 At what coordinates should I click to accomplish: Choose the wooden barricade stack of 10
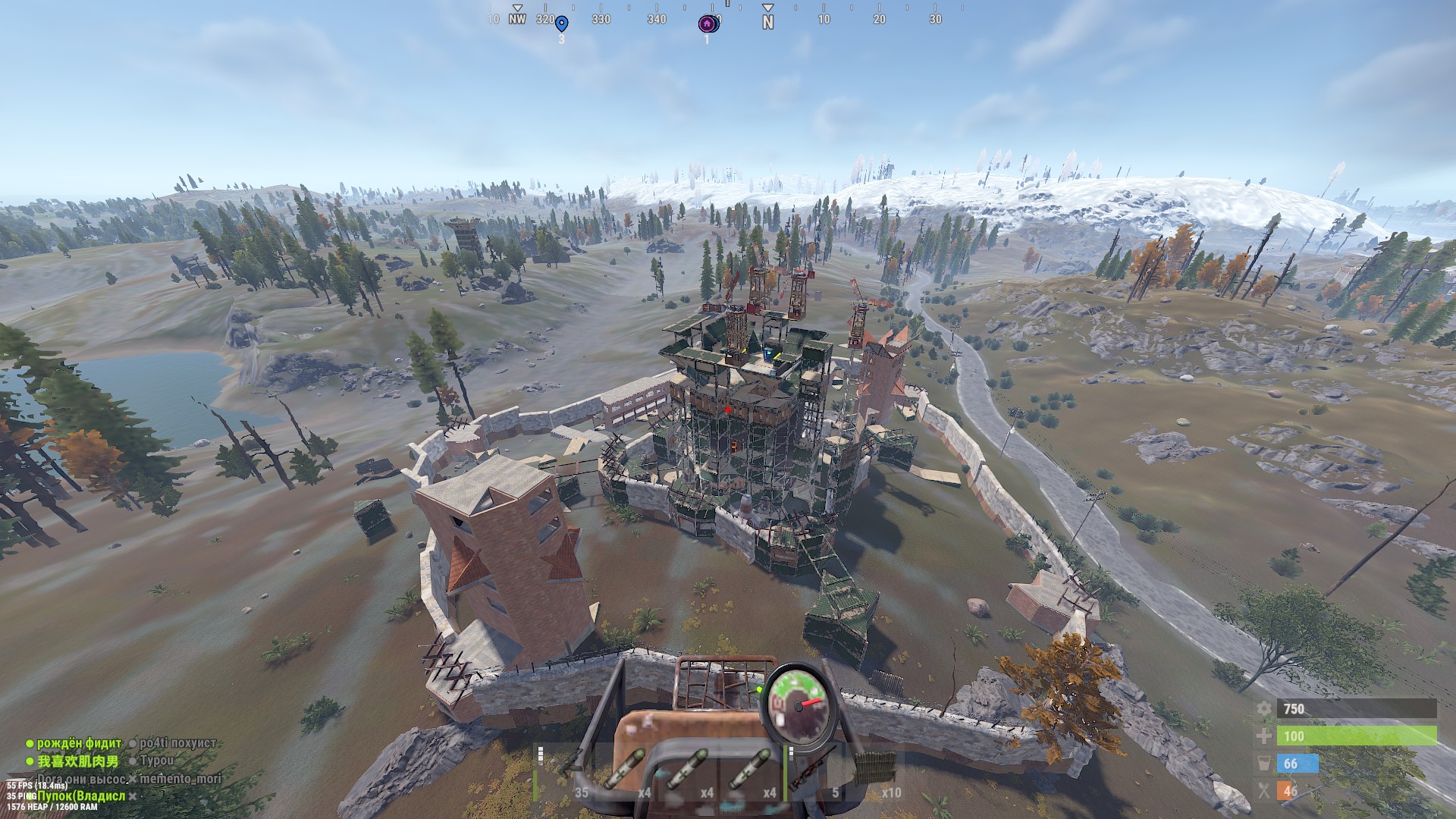(x=877, y=773)
